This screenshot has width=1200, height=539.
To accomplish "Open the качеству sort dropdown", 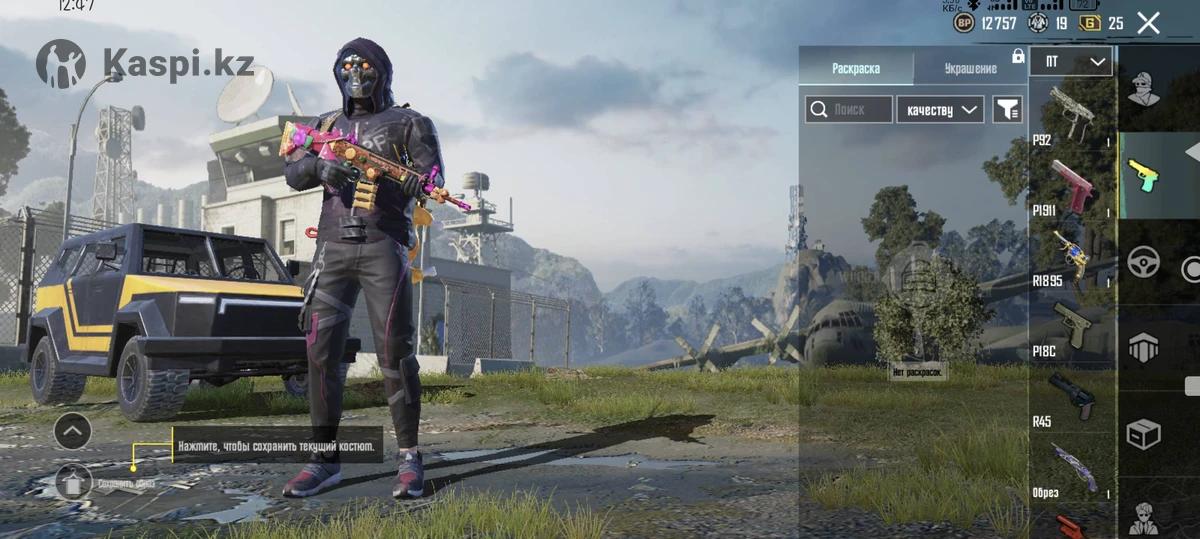I will [x=940, y=110].
